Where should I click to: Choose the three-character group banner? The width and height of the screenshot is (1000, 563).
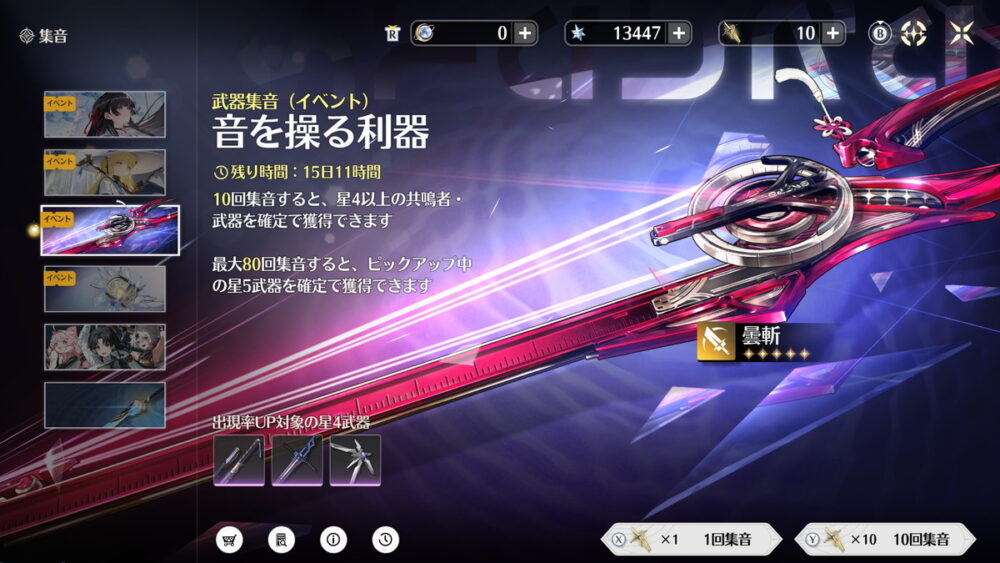[105, 347]
